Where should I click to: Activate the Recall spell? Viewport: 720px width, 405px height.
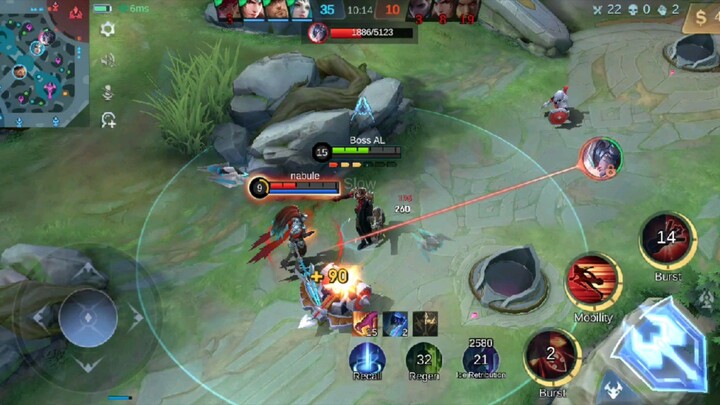point(368,360)
